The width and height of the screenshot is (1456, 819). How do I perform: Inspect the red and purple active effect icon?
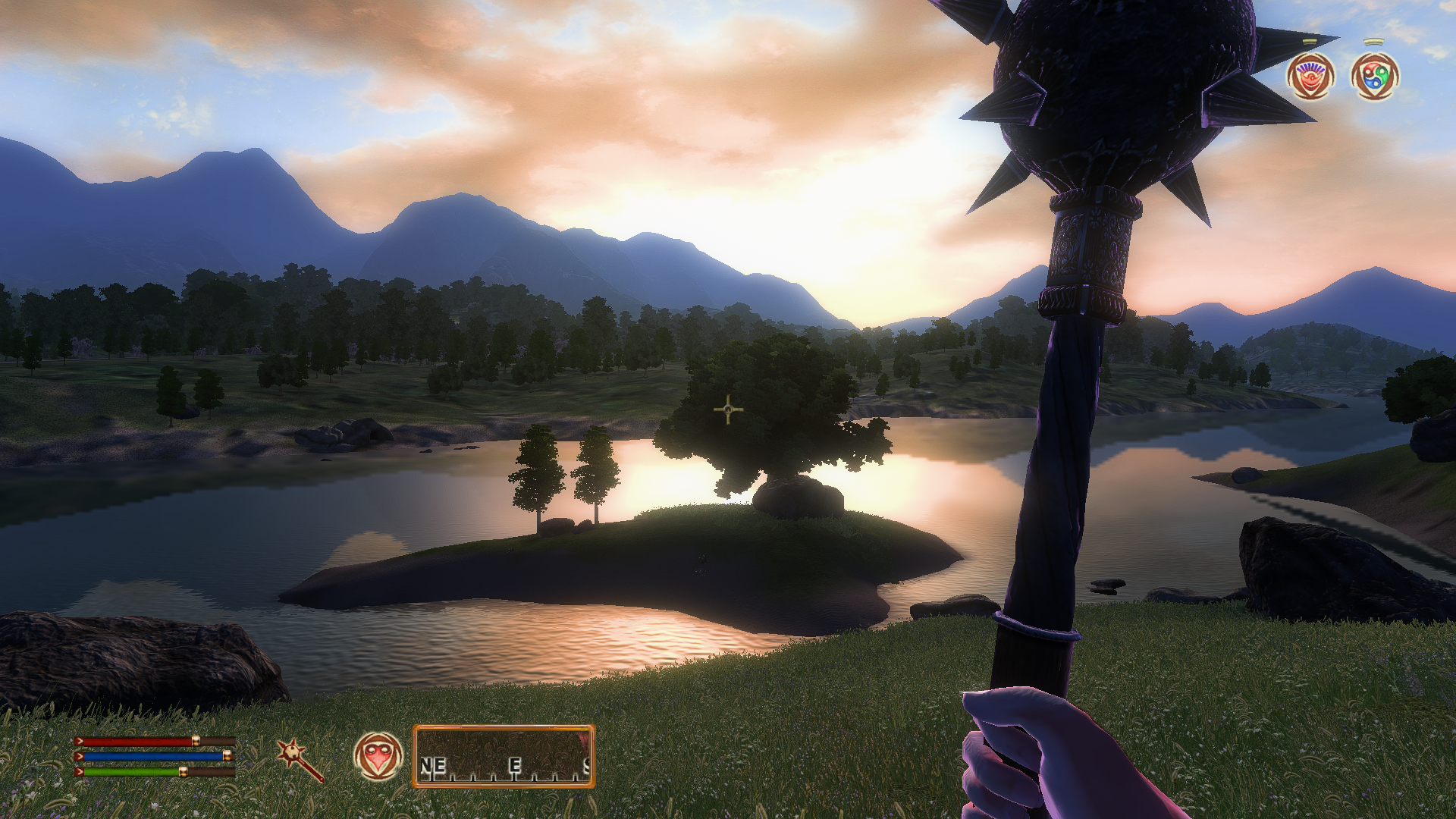(1310, 77)
